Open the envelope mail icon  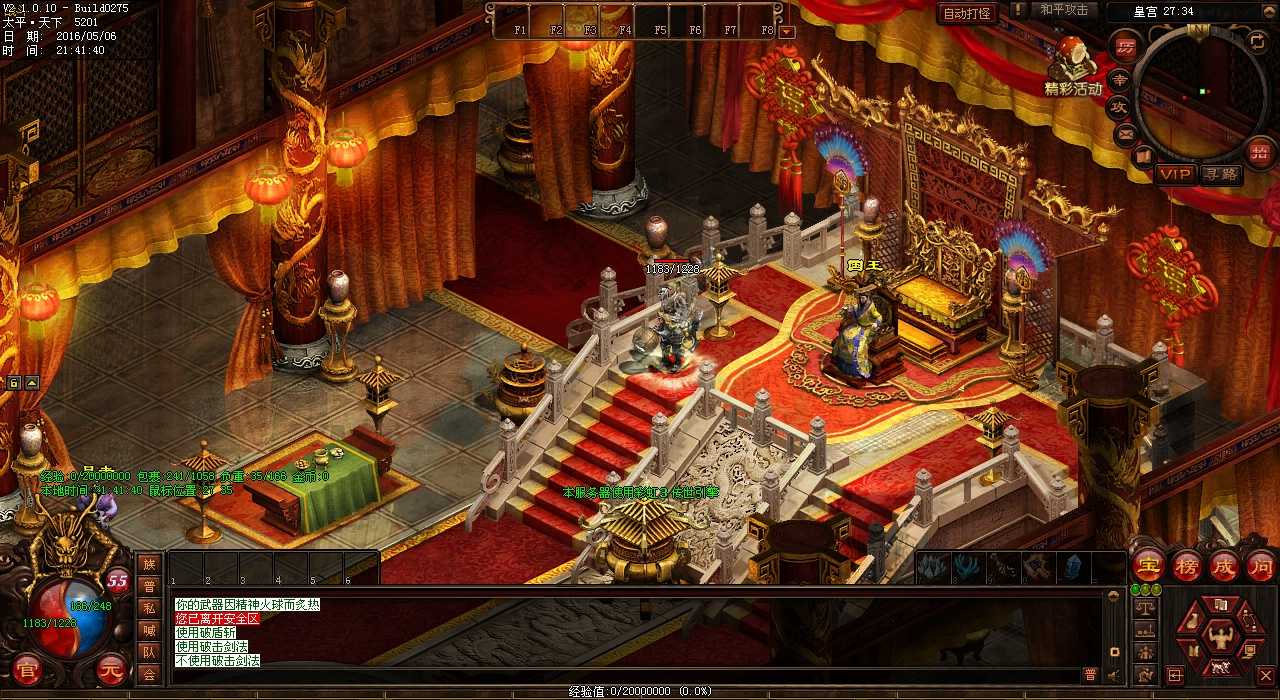tap(1126, 132)
